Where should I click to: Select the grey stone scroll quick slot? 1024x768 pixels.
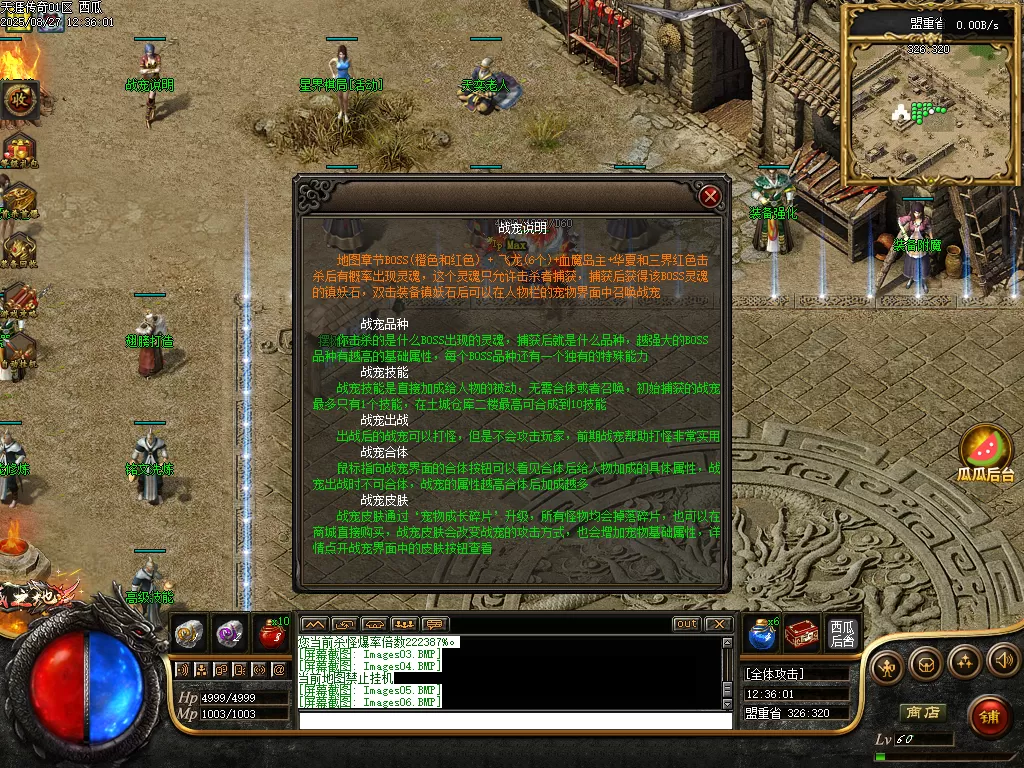190,634
